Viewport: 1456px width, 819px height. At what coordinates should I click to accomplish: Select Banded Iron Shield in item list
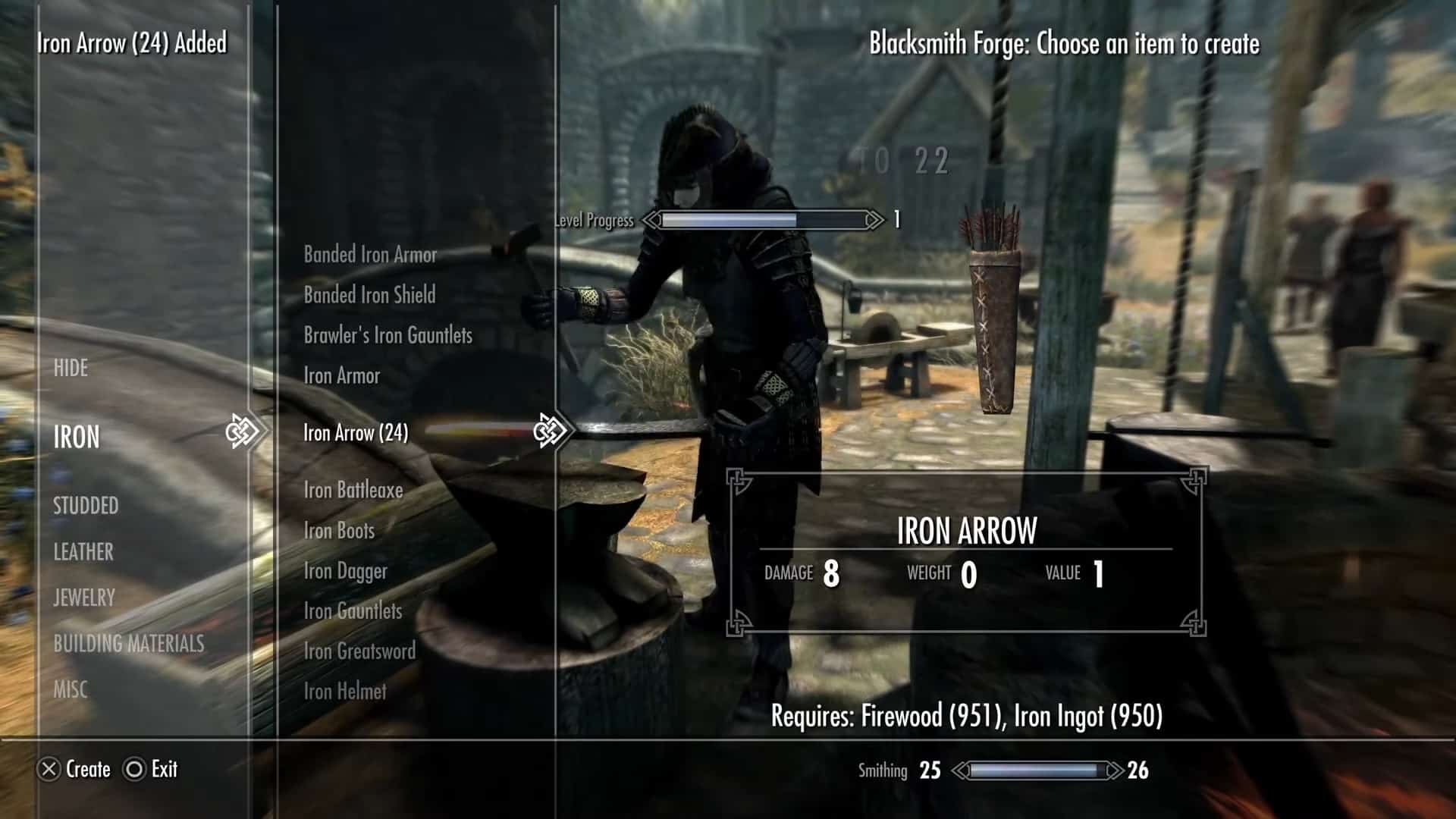(368, 296)
